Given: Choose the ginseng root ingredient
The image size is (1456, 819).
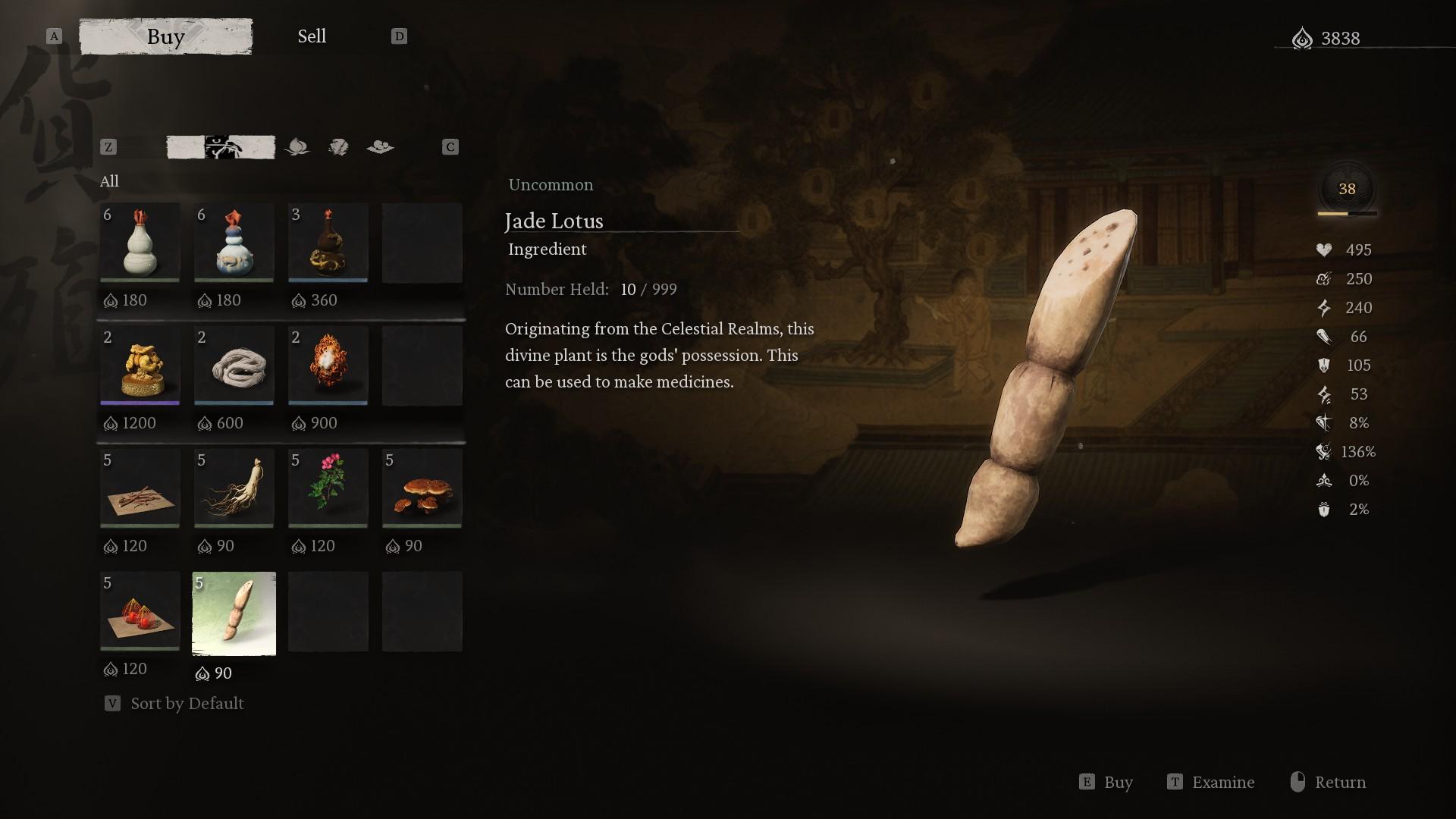Looking at the screenshot, I should (x=234, y=488).
